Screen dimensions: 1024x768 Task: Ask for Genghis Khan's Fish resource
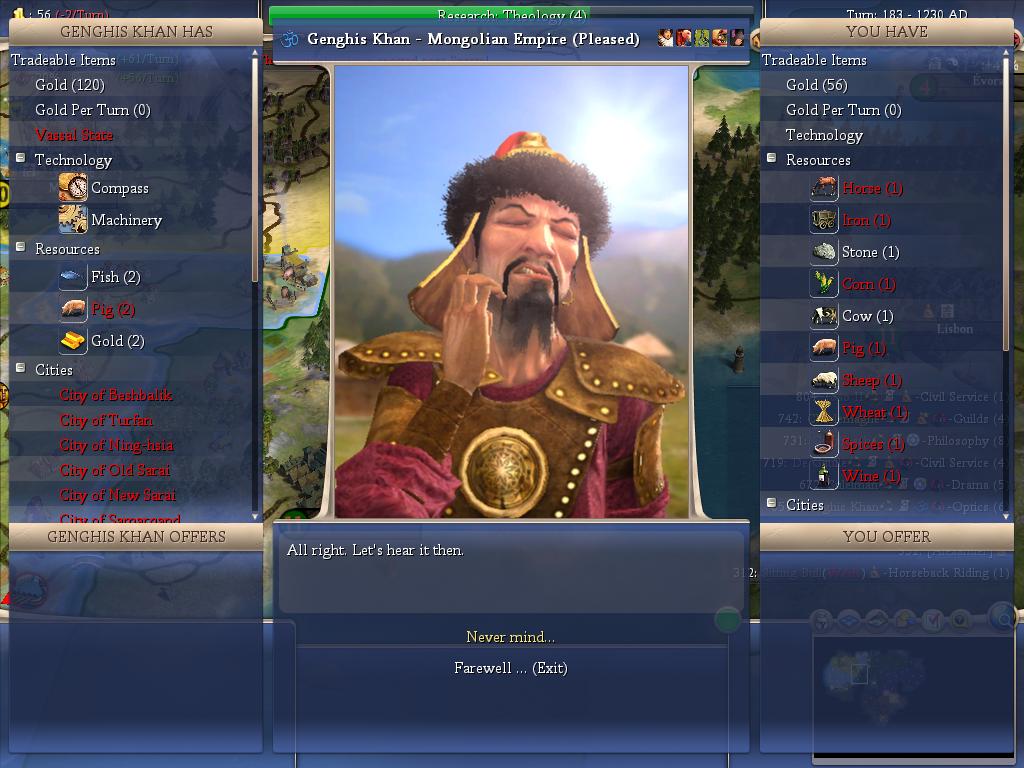click(115, 277)
